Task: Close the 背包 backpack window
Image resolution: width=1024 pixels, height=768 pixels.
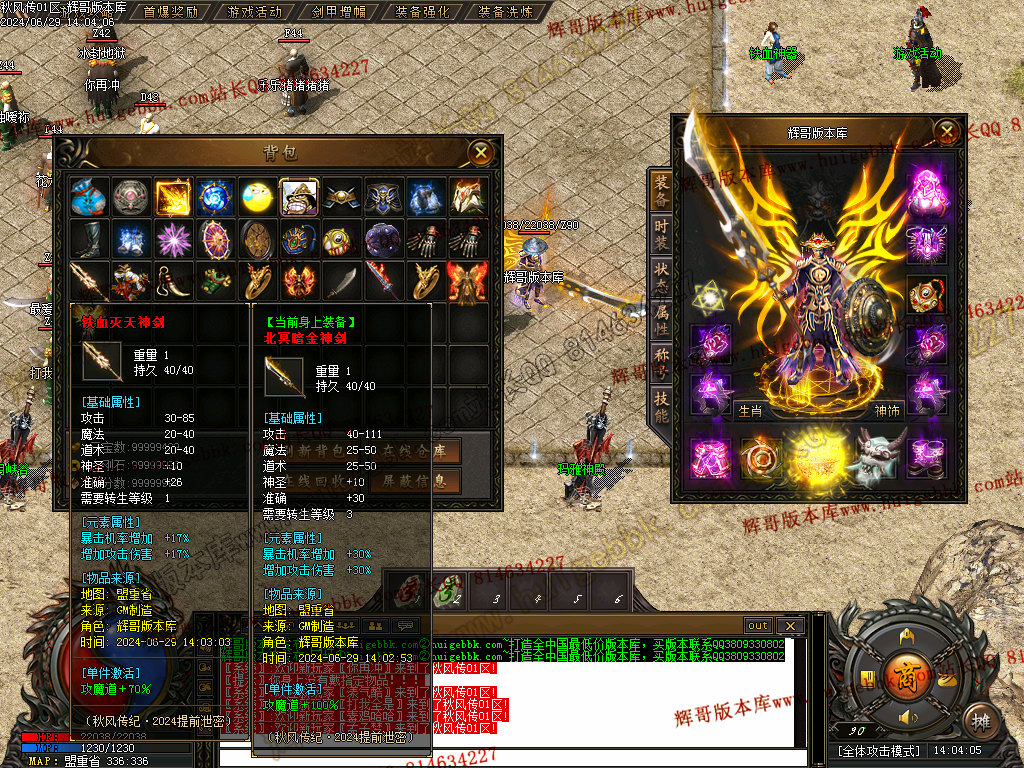Action: click(x=481, y=152)
